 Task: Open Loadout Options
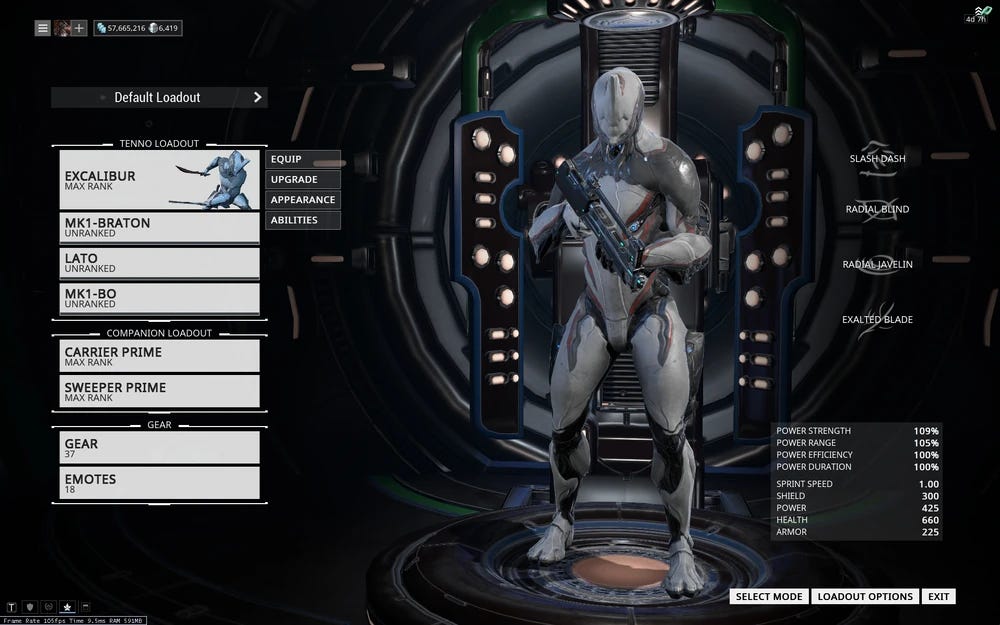pos(865,596)
